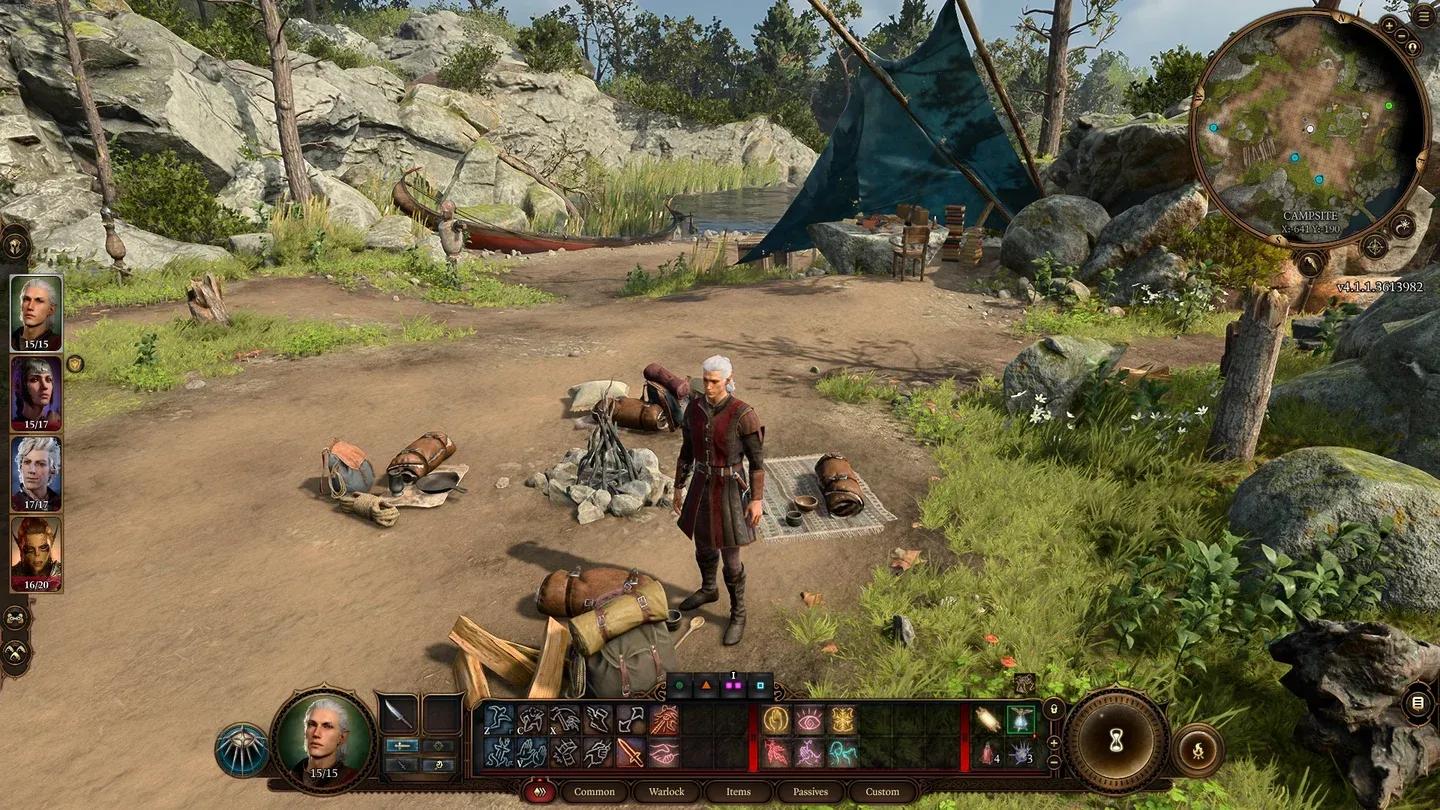Show the Items hotbar tab
Screen dimensions: 1440x810
738,792
